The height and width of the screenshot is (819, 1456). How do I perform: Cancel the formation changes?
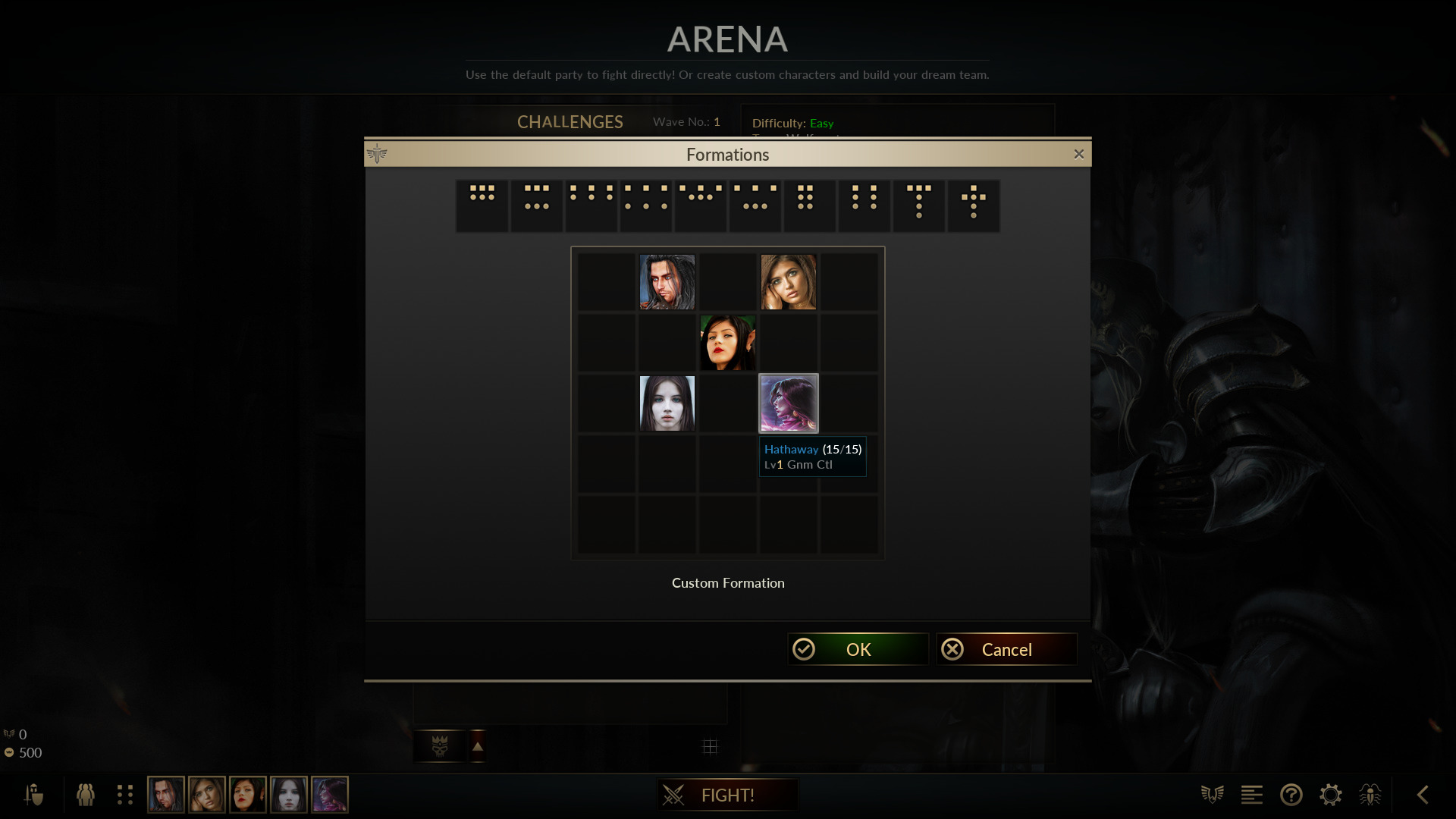pyautogui.click(x=1006, y=650)
